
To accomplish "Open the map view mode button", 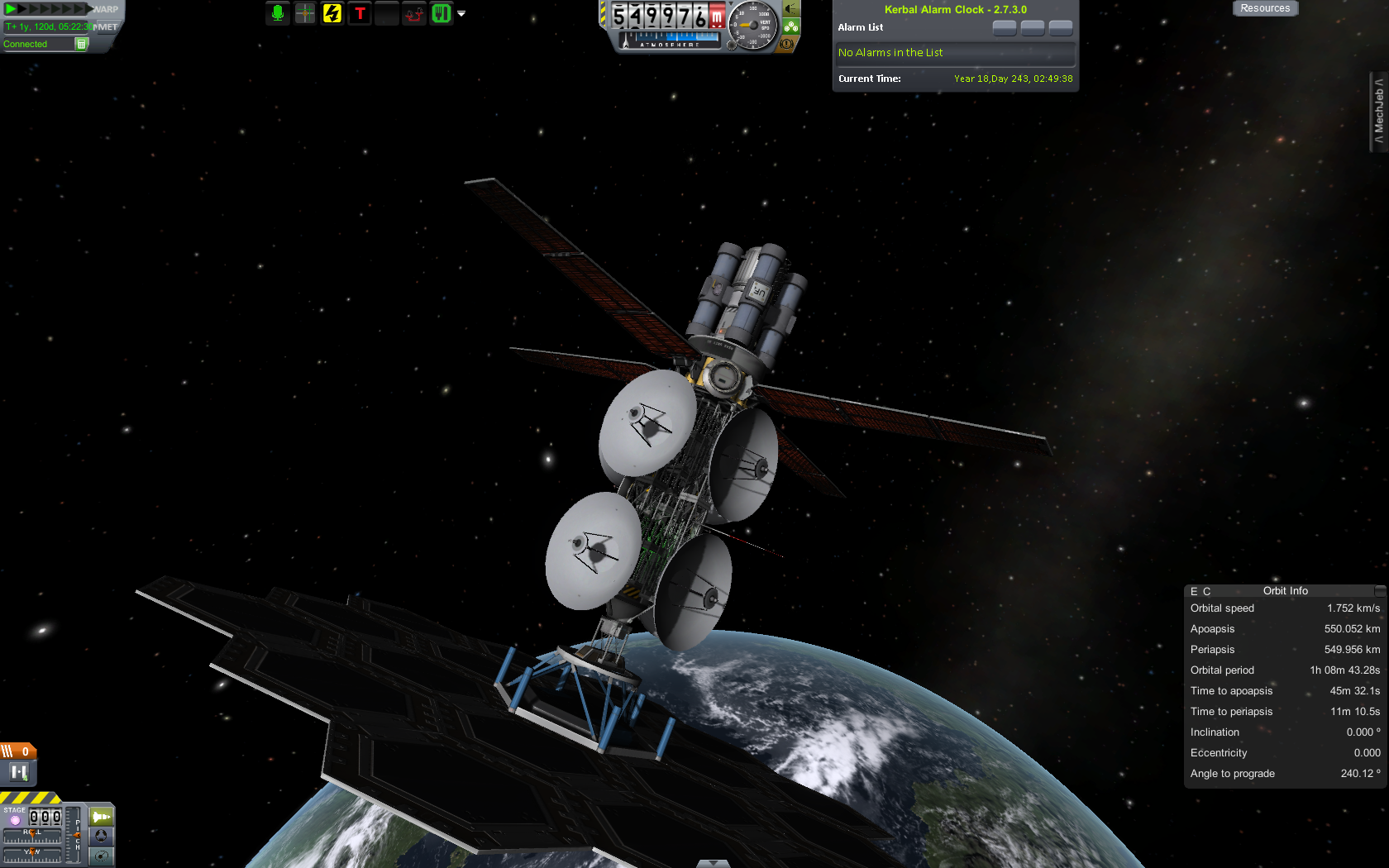I will click(x=101, y=856).
